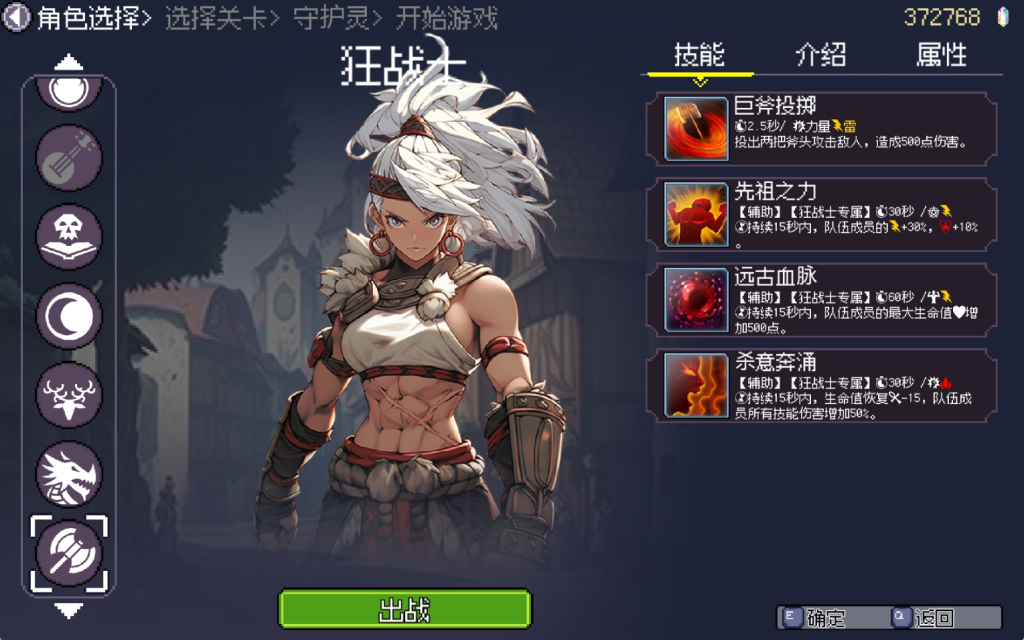Image resolution: width=1024 pixels, height=640 pixels.
Task: Choose the 先祖之力 skill entry
Action: 830,213
